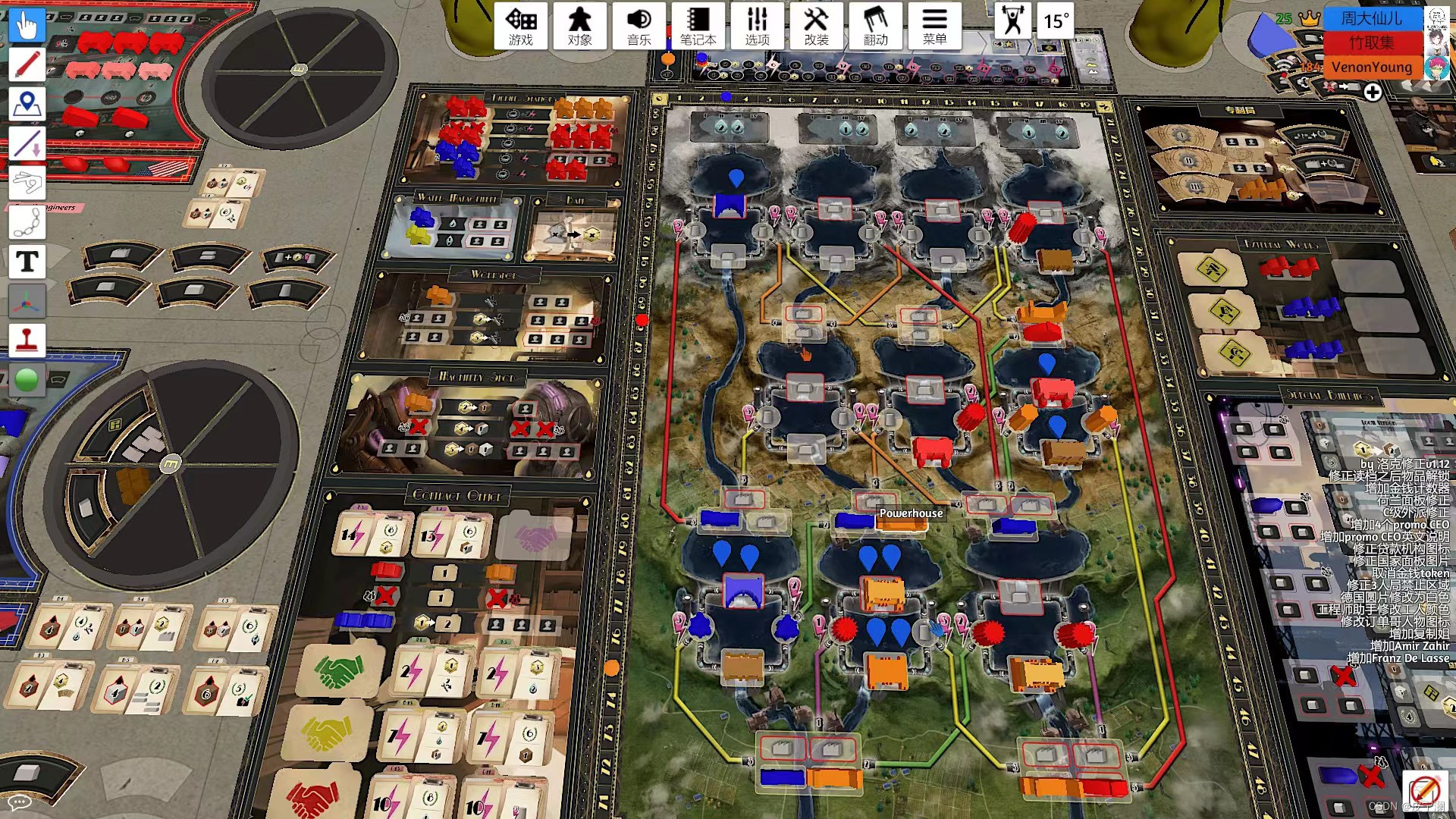Open the 改装 (Modding) menu
Viewport: 1456px width, 819px height.
[x=816, y=26]
